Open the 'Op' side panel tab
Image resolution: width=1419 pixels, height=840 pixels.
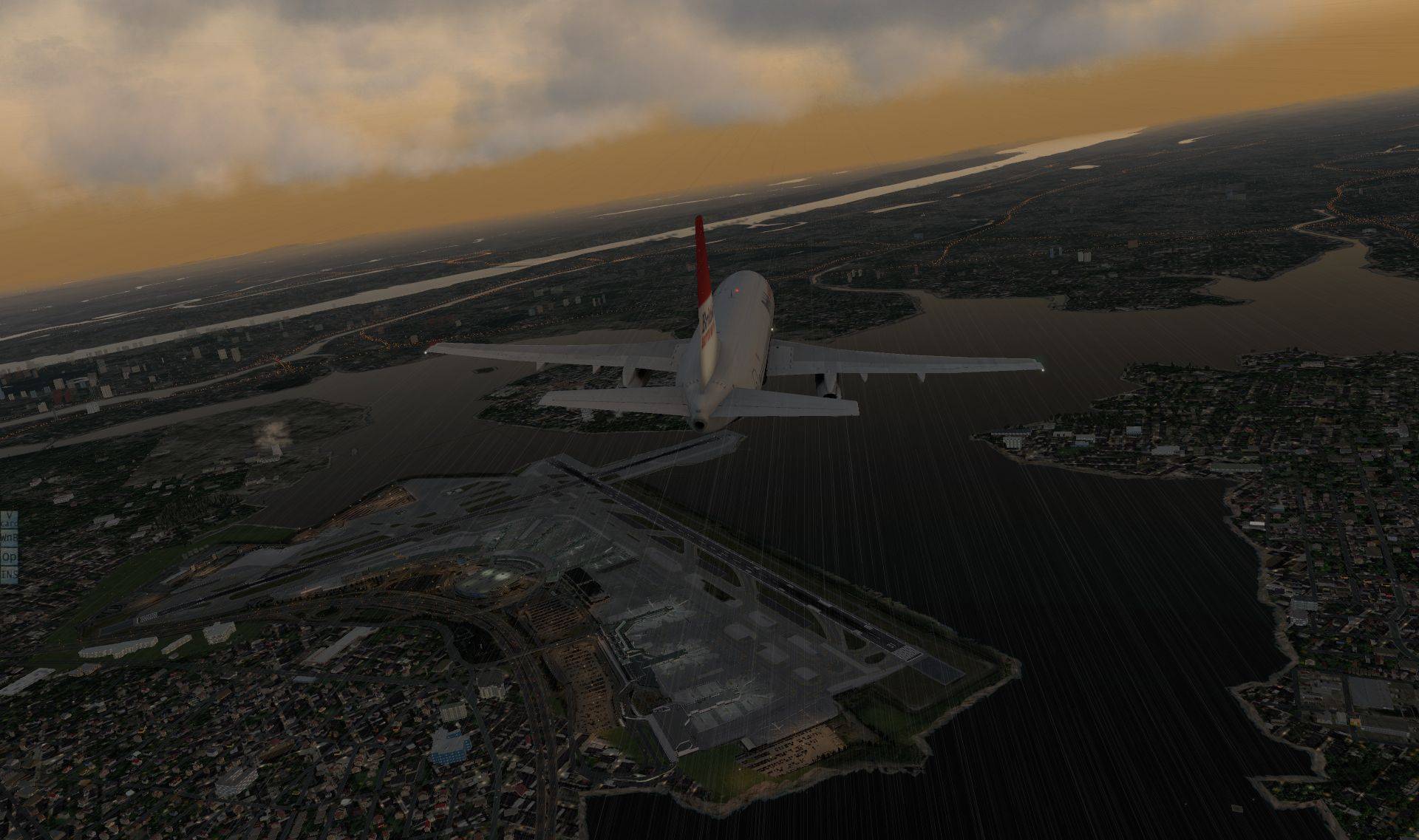[x=8, y=556]
